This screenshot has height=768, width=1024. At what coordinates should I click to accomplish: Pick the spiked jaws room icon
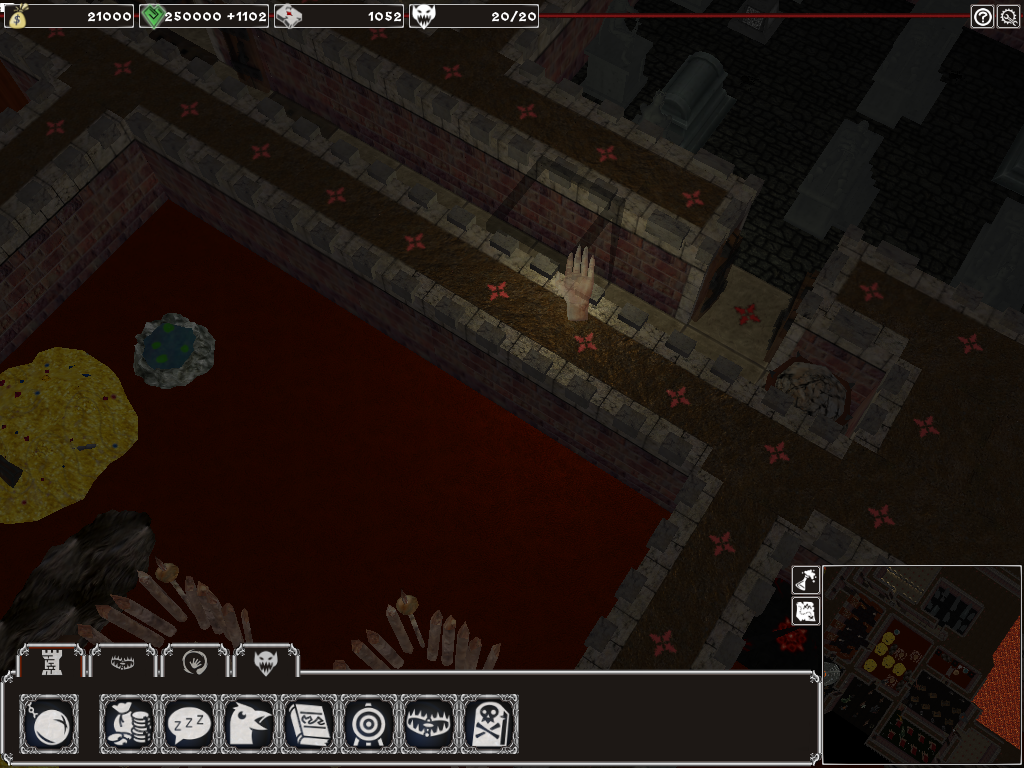[x=429, y=723]
